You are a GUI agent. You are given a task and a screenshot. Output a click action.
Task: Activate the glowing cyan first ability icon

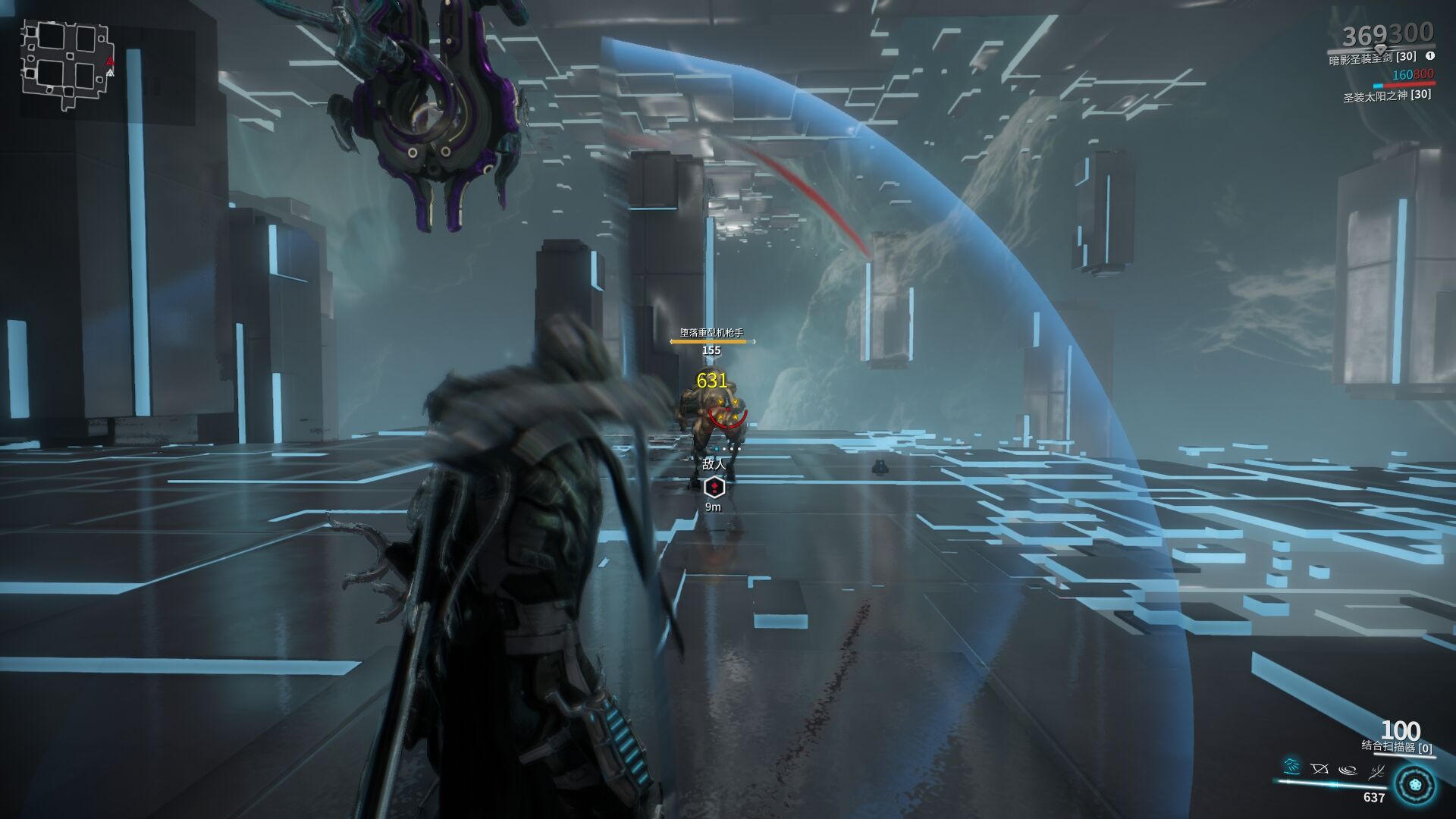click(x=1291, y=767)
